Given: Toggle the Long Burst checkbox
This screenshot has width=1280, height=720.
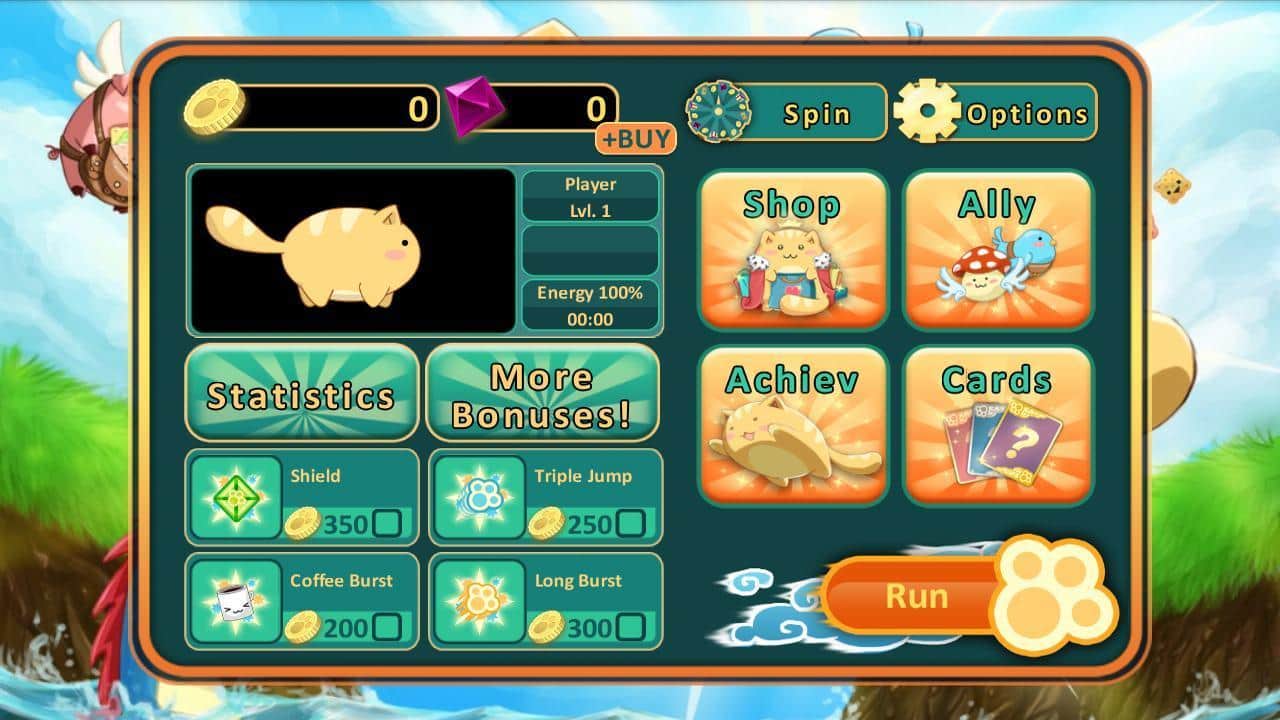Looking at the screenshot, I should point(630,628).
